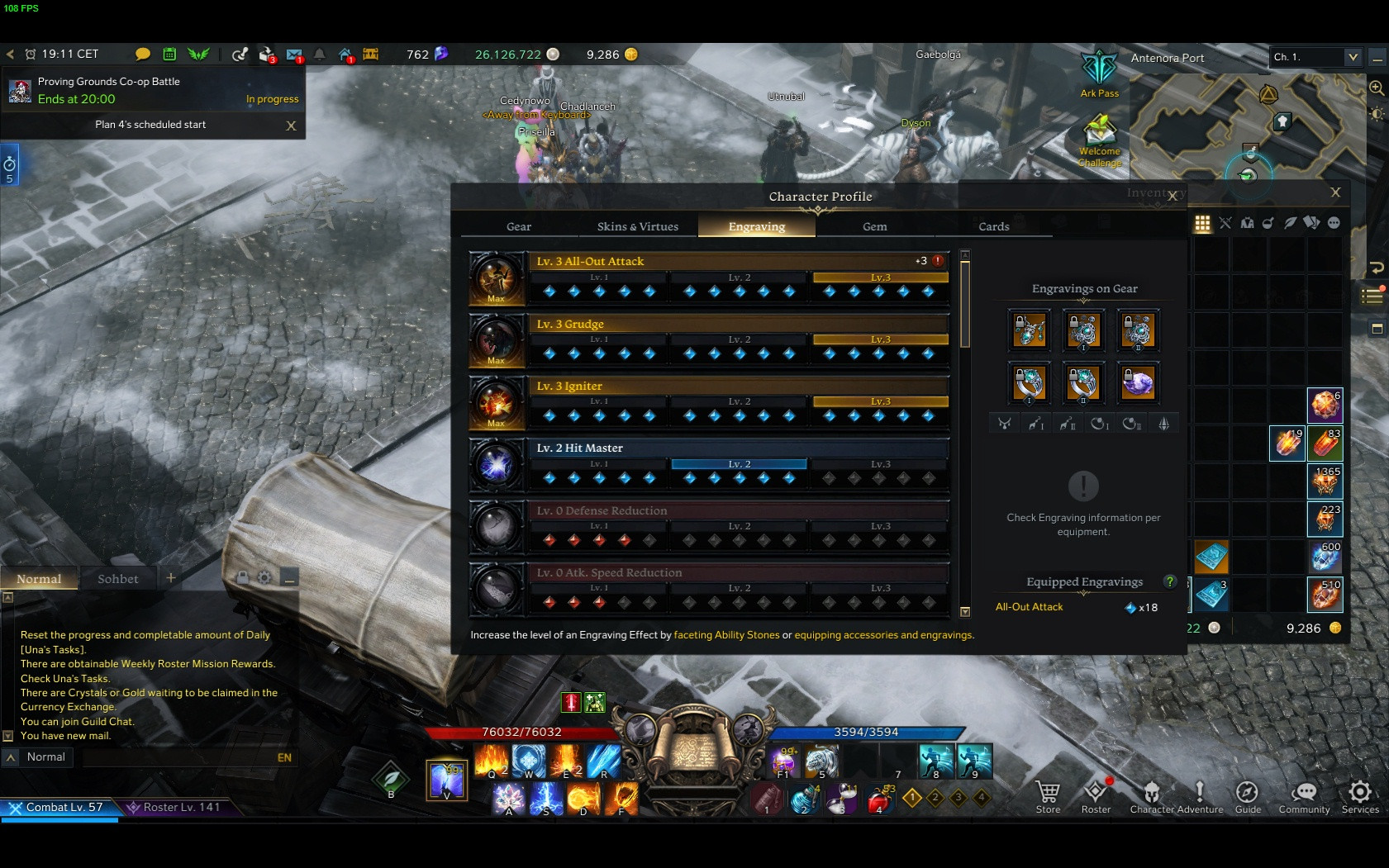Dismiss the Plan 4's scheduled start notice
Screen dimensions: 1389x868
tap(291, 126)
